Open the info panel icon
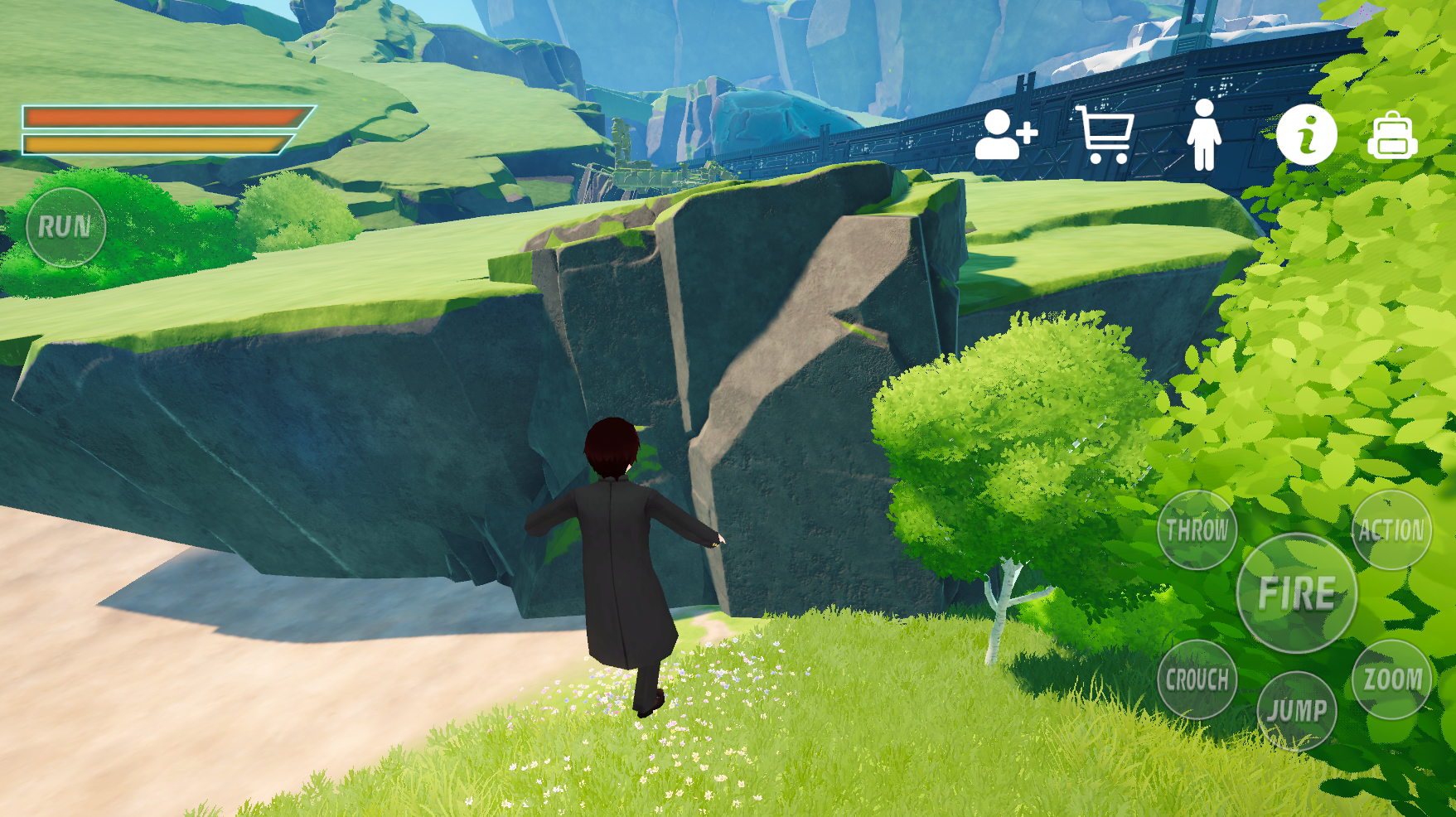 coord(1306,134)
